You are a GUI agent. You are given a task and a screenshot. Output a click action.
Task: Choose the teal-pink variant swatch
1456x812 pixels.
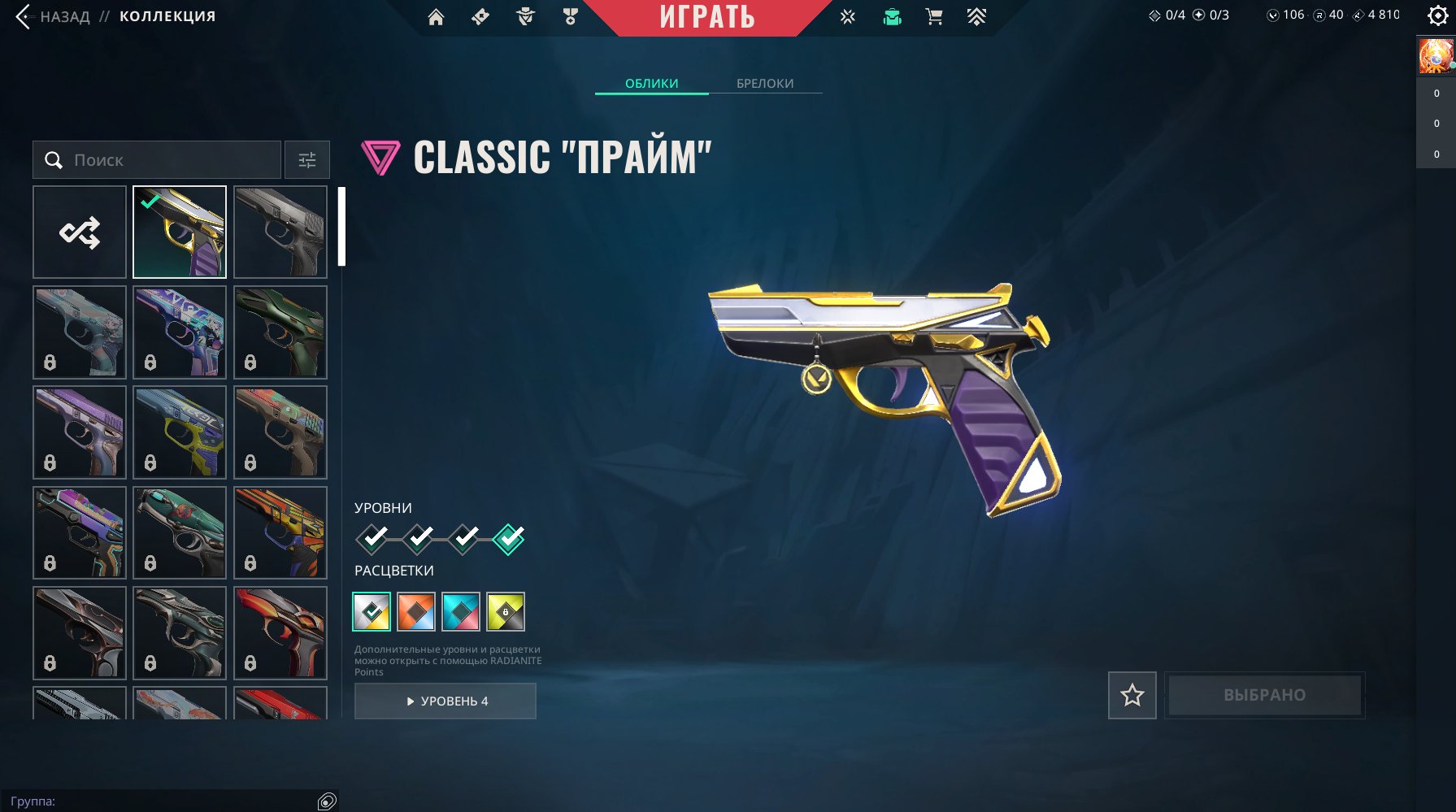tap(461, 612)
